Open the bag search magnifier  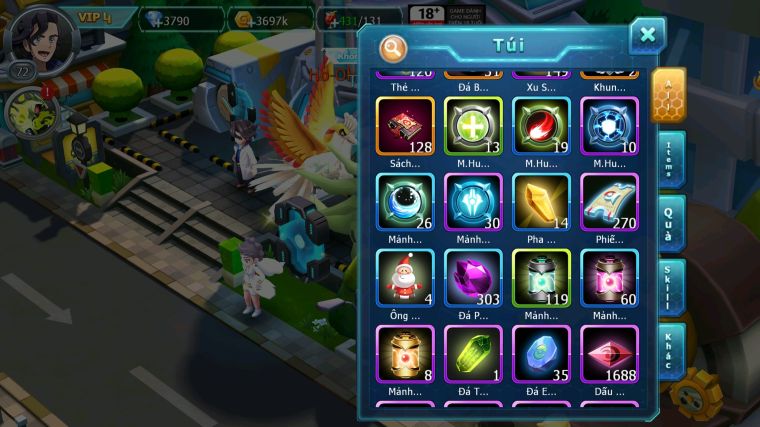point(394,47)
